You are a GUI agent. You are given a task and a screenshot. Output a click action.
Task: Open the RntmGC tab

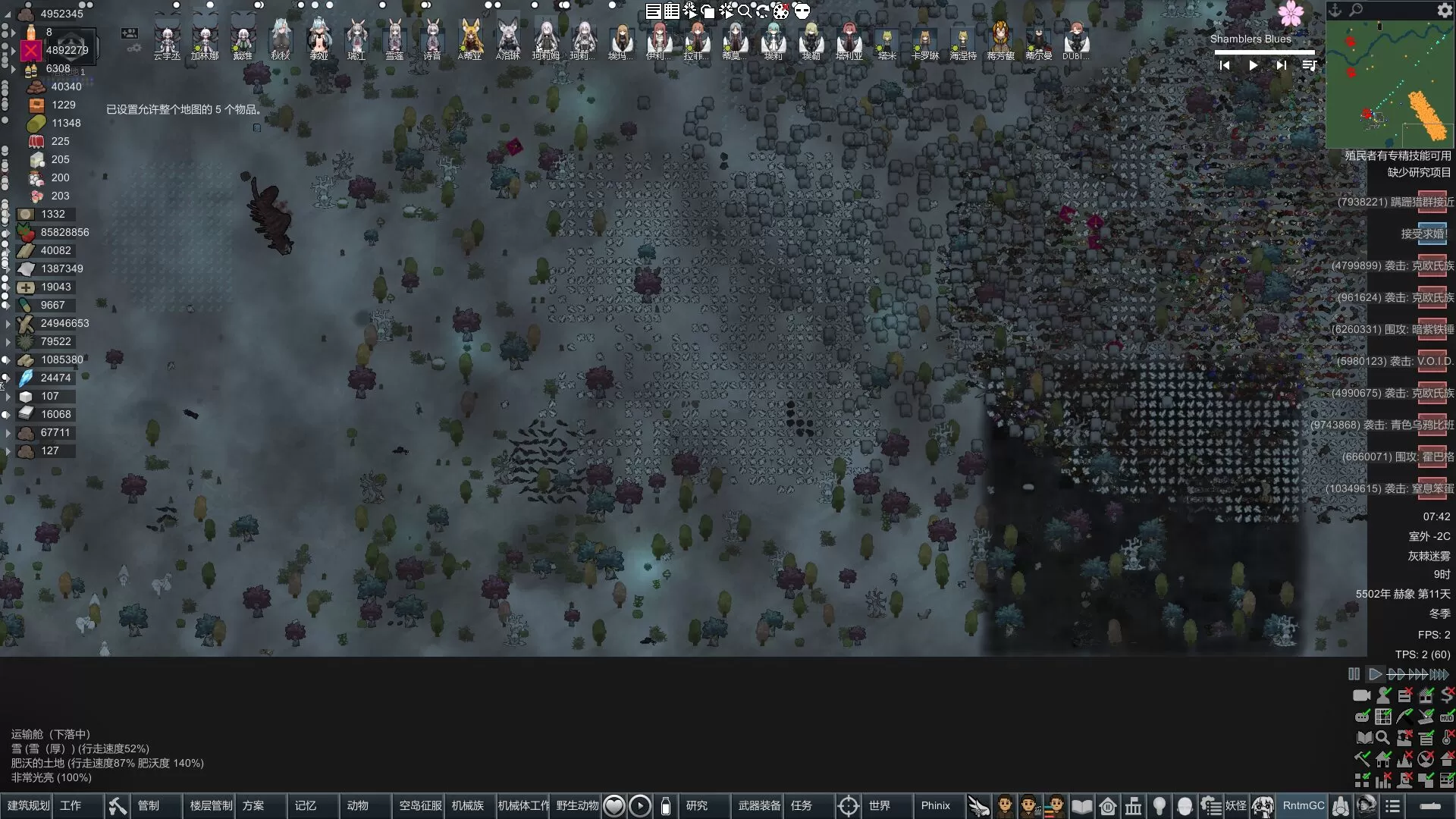1303,805
